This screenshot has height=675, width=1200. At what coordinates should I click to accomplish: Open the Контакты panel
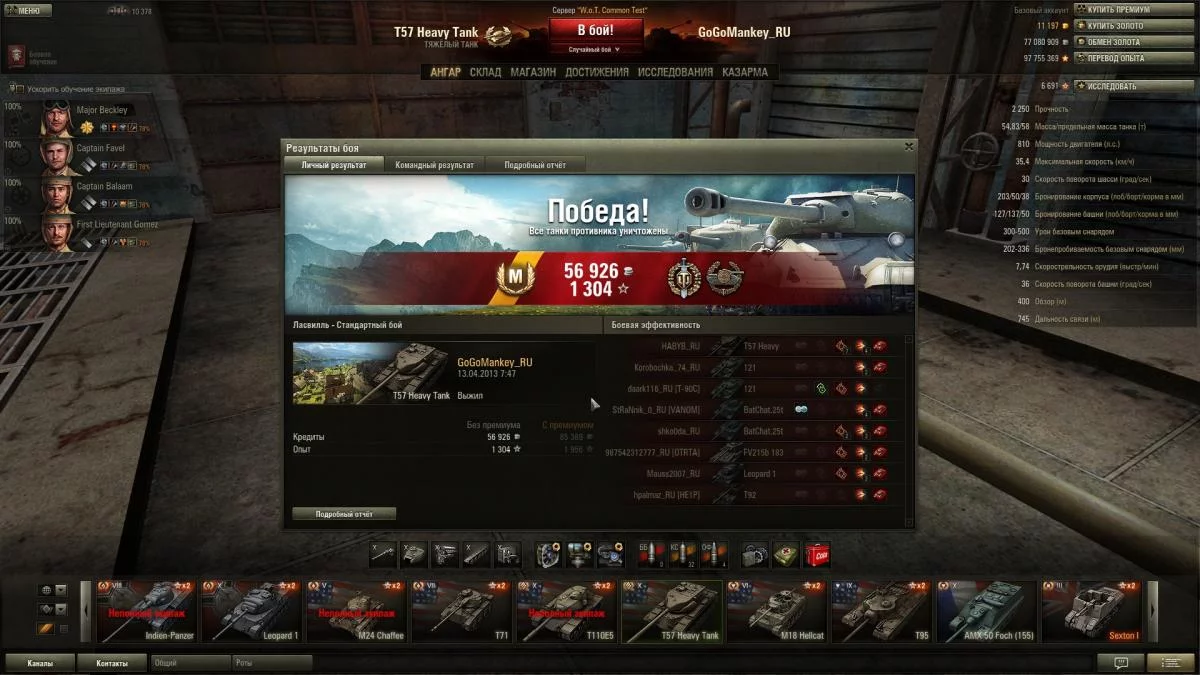tap(112, 663)
